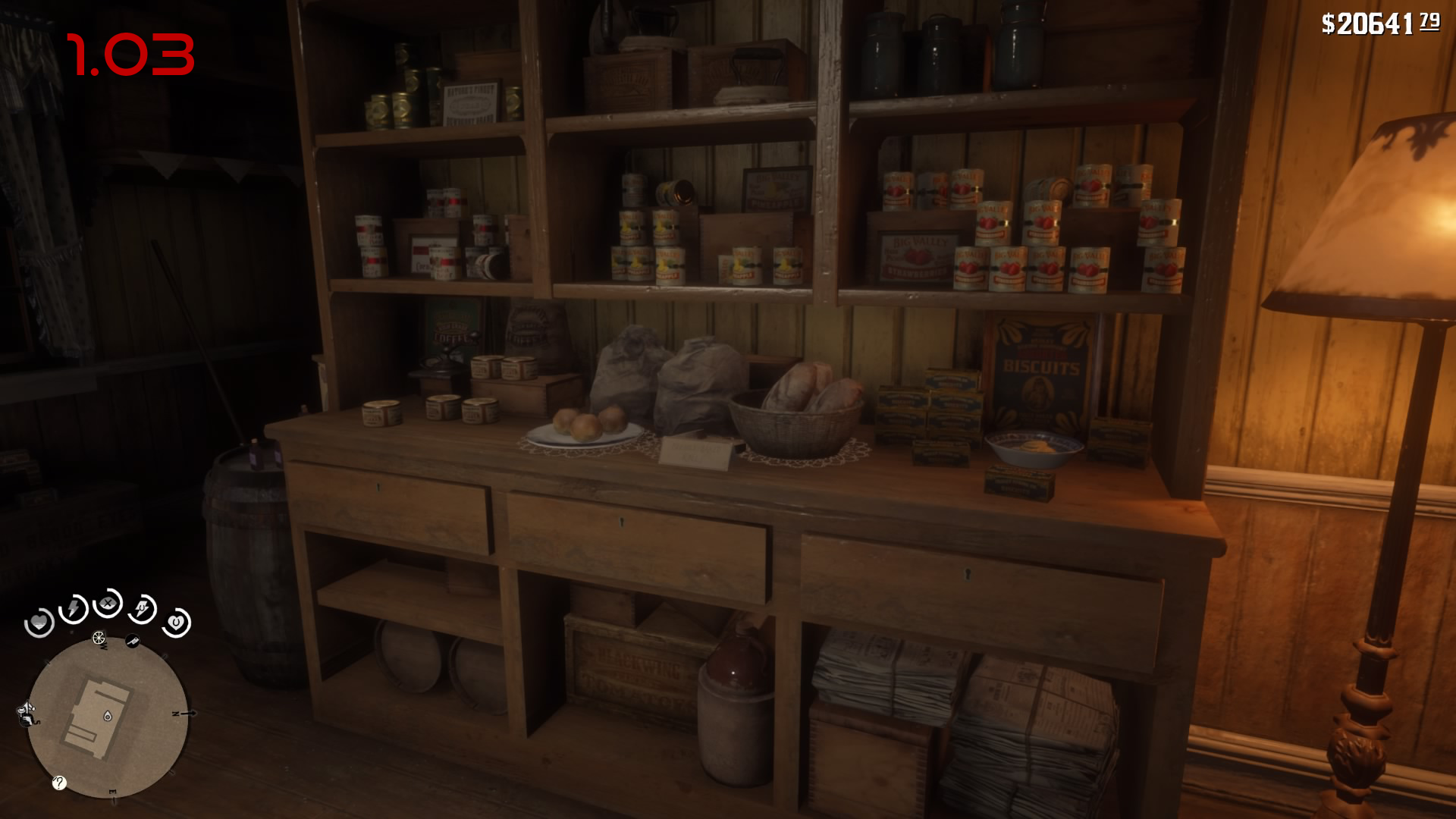Click the wagon wheel marker on minimap

(x=99, y=638)
